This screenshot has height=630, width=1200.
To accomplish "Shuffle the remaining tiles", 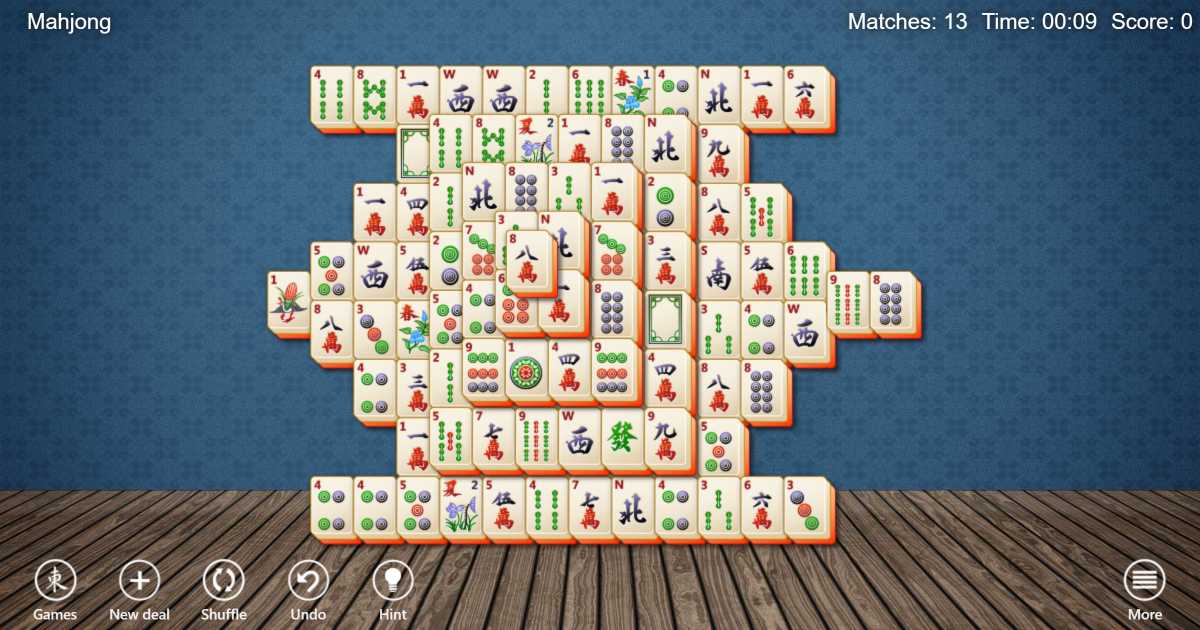I will click(x=223, y=581).
